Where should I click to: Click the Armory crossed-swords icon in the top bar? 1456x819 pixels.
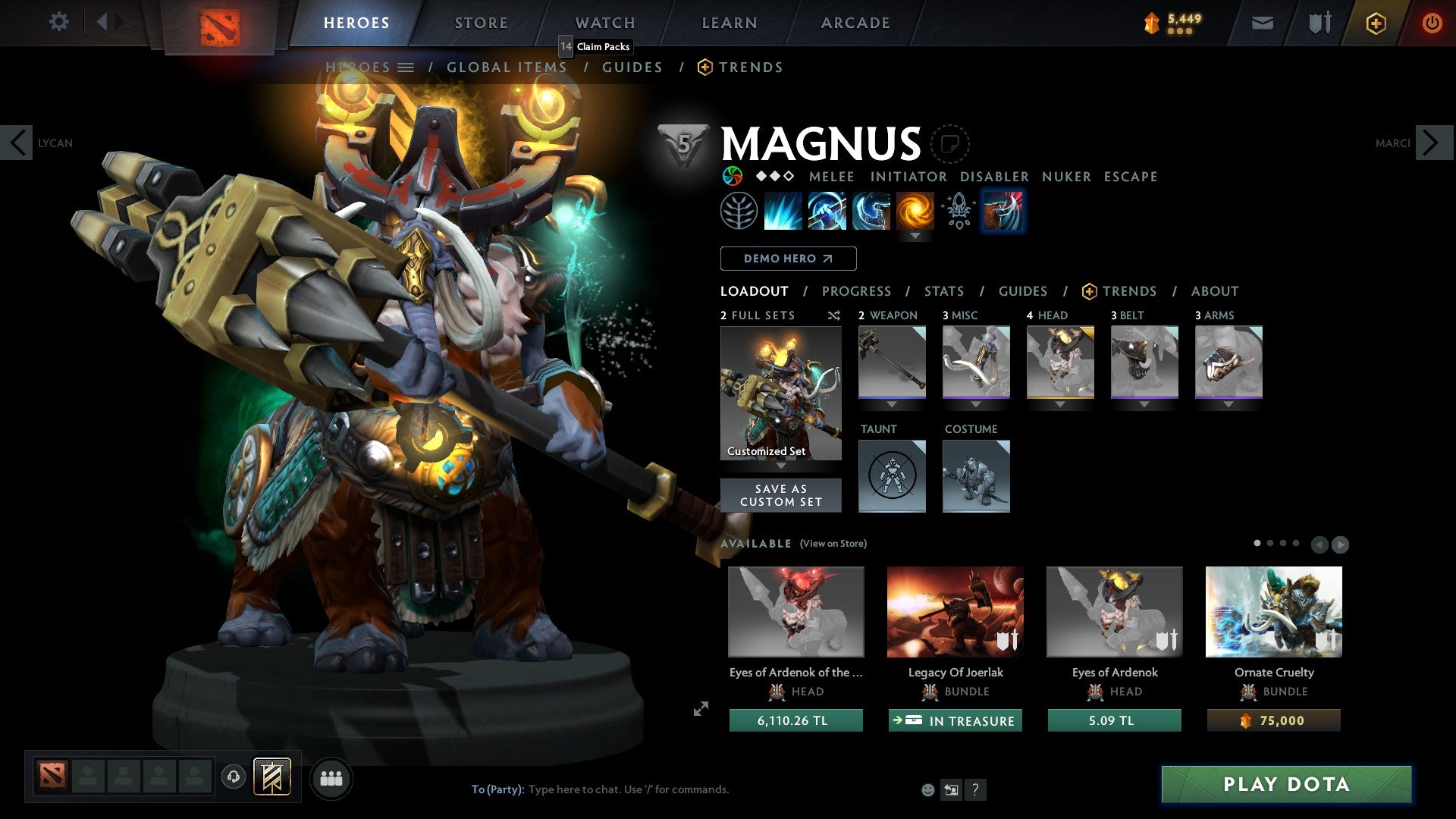[1319, 23]
